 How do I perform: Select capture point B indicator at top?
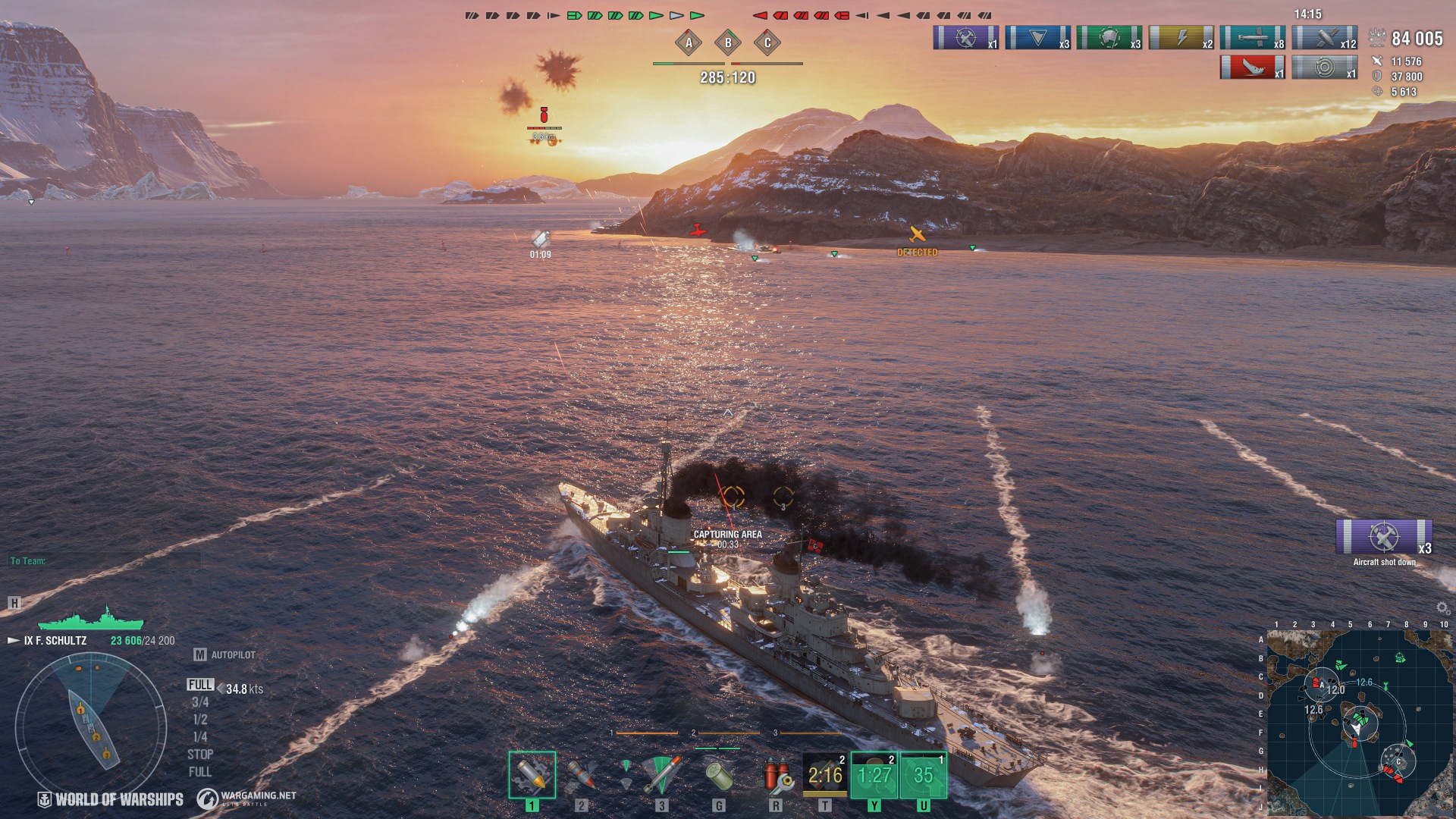click(x=728, y=42)
